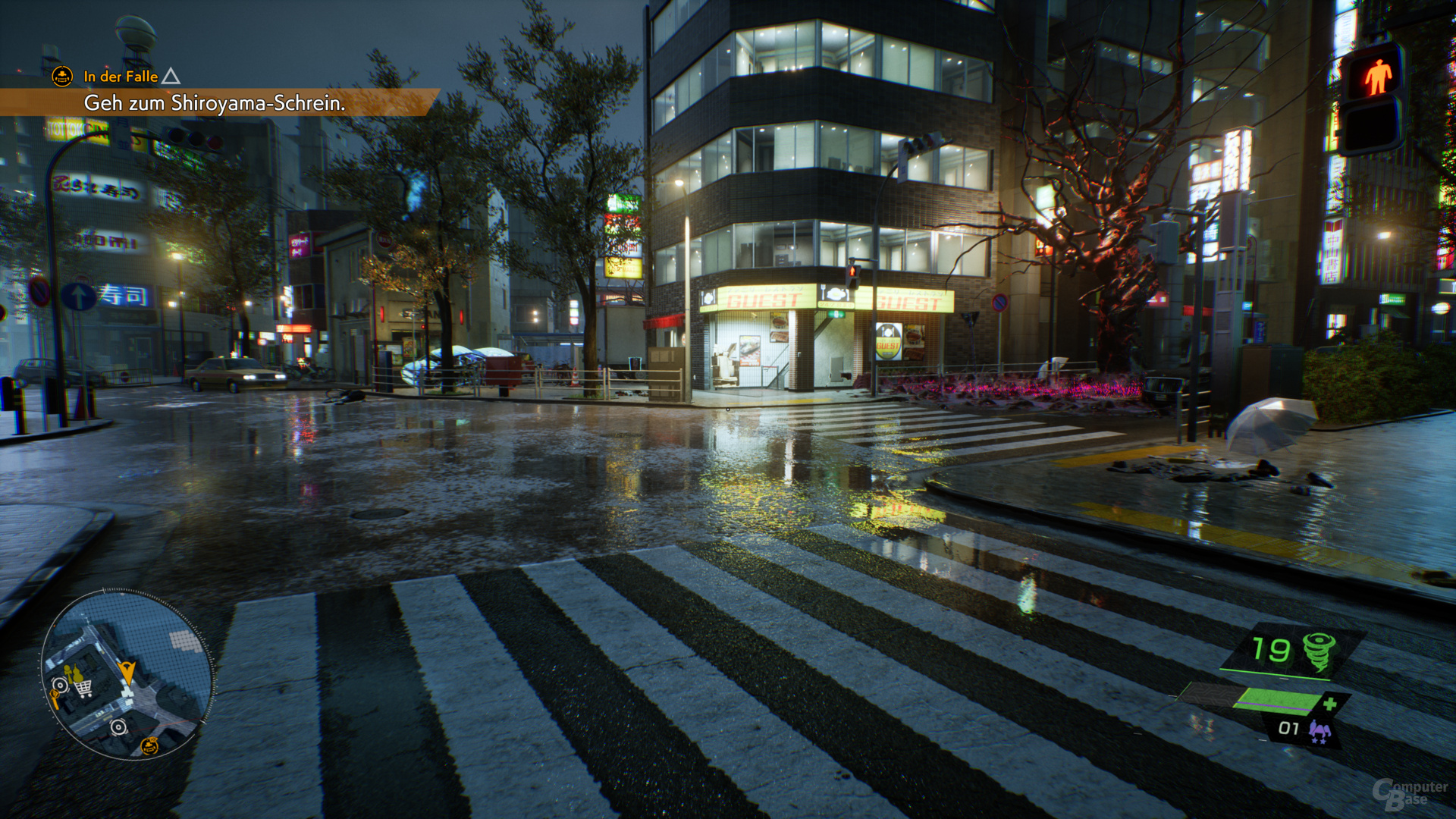
Task: Click the shrine marker icon on the minimap
Action: click(149, 746)
